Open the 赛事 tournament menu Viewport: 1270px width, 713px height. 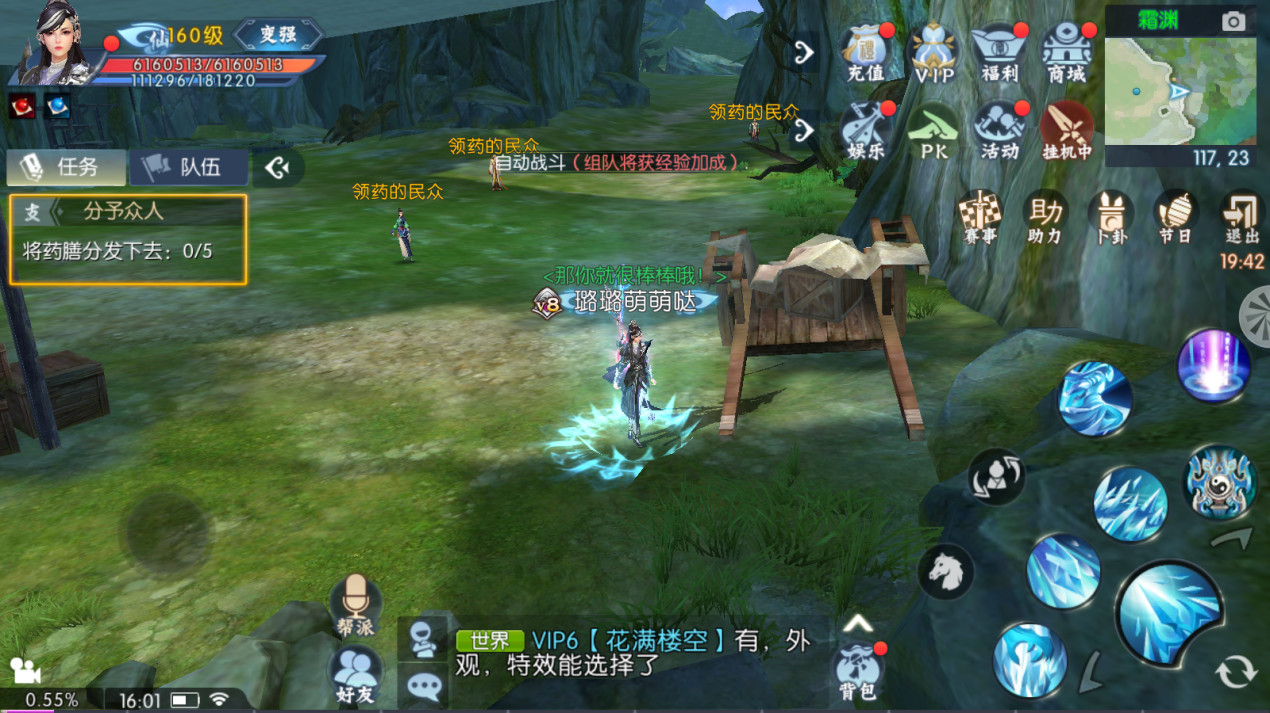979,216
